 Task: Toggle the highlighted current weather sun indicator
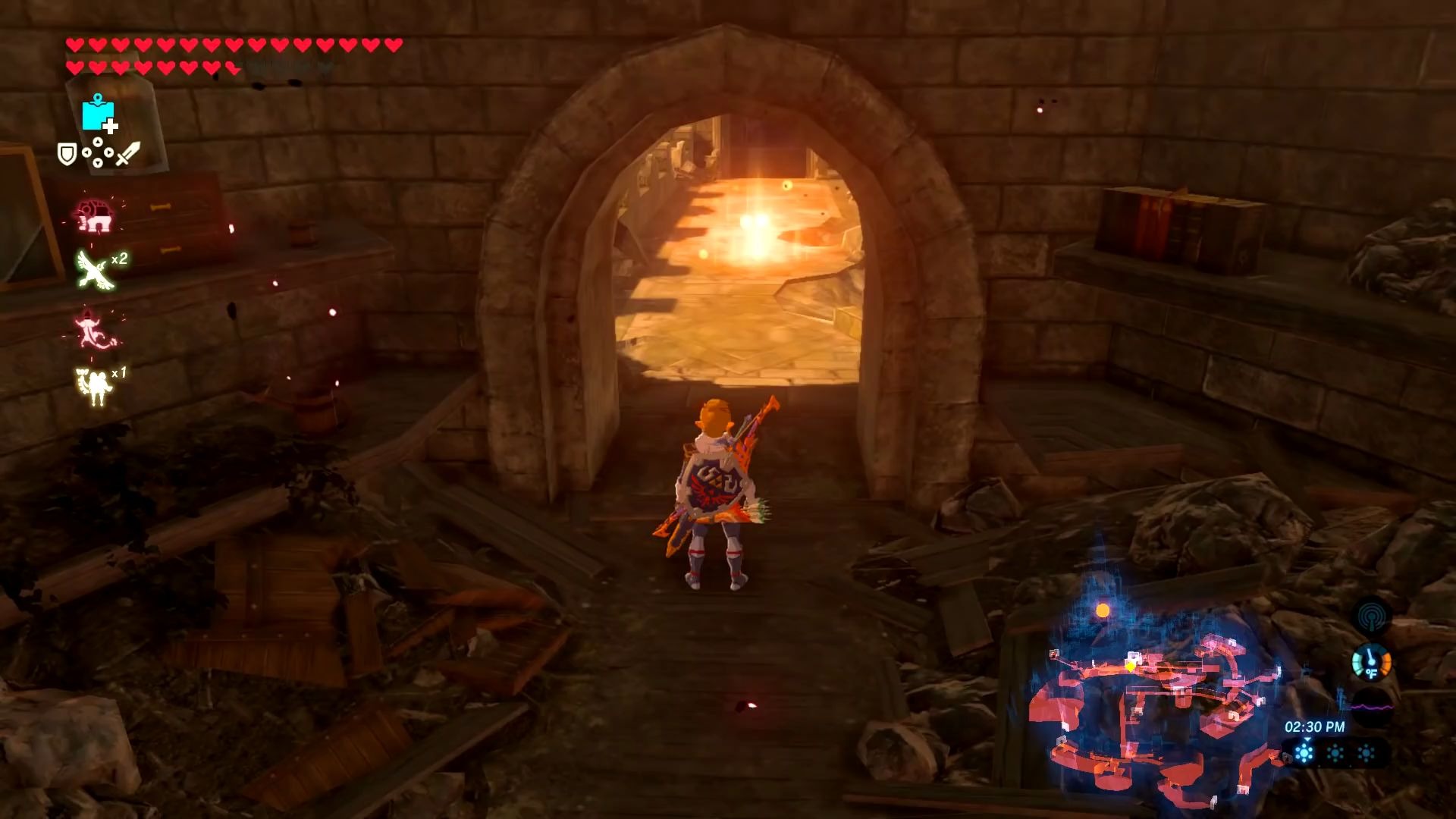tap(1304, 752)
